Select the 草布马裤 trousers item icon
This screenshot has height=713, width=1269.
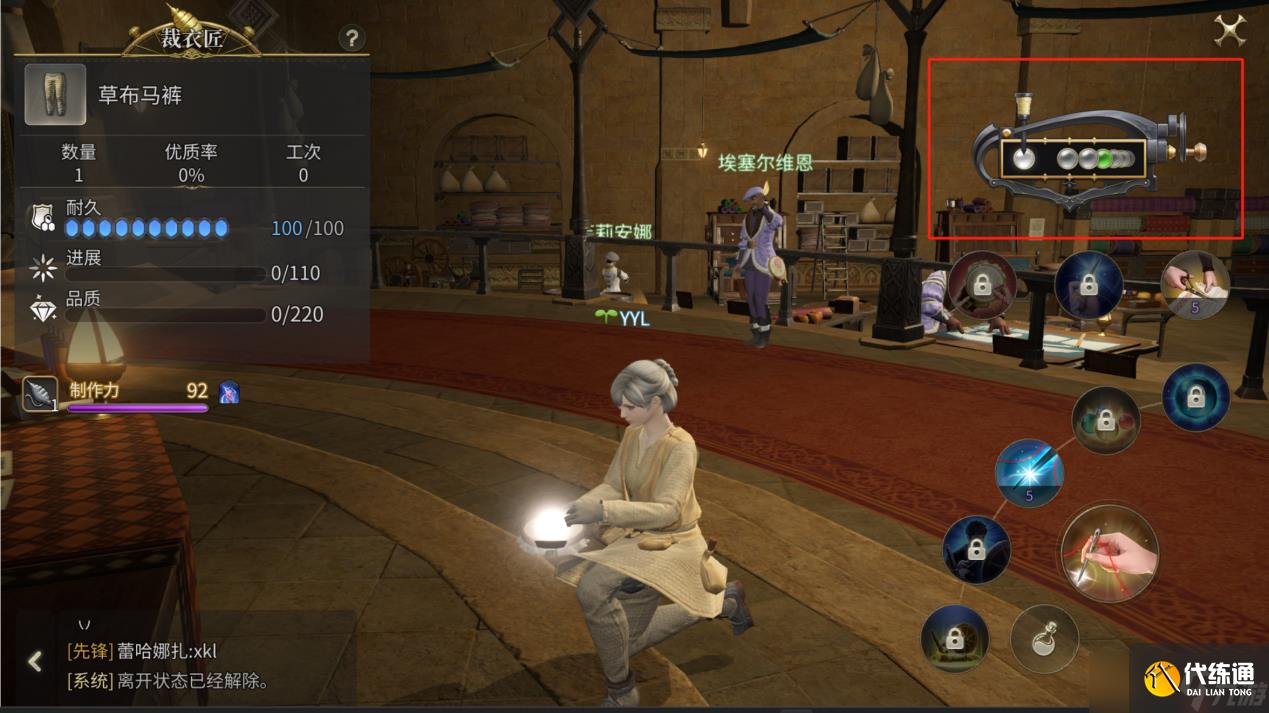pos(55,95)
